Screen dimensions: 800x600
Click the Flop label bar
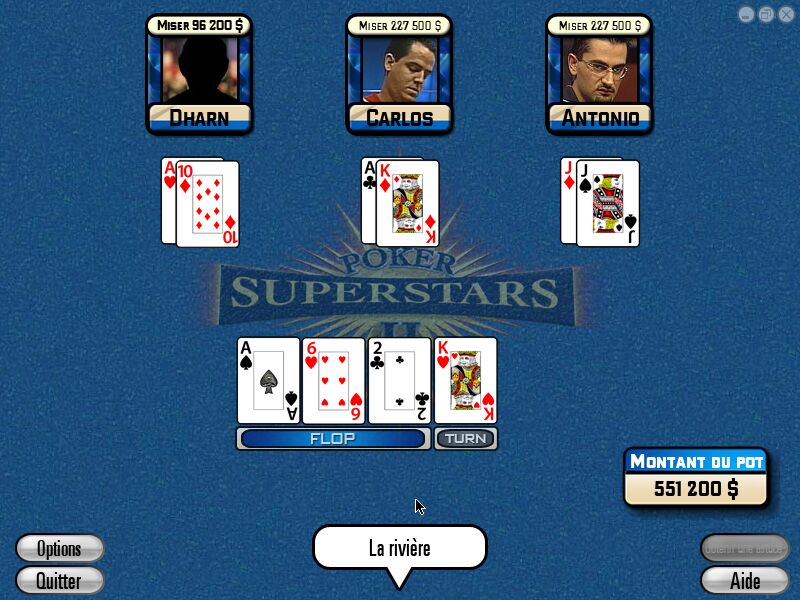(x=333, y=438)
